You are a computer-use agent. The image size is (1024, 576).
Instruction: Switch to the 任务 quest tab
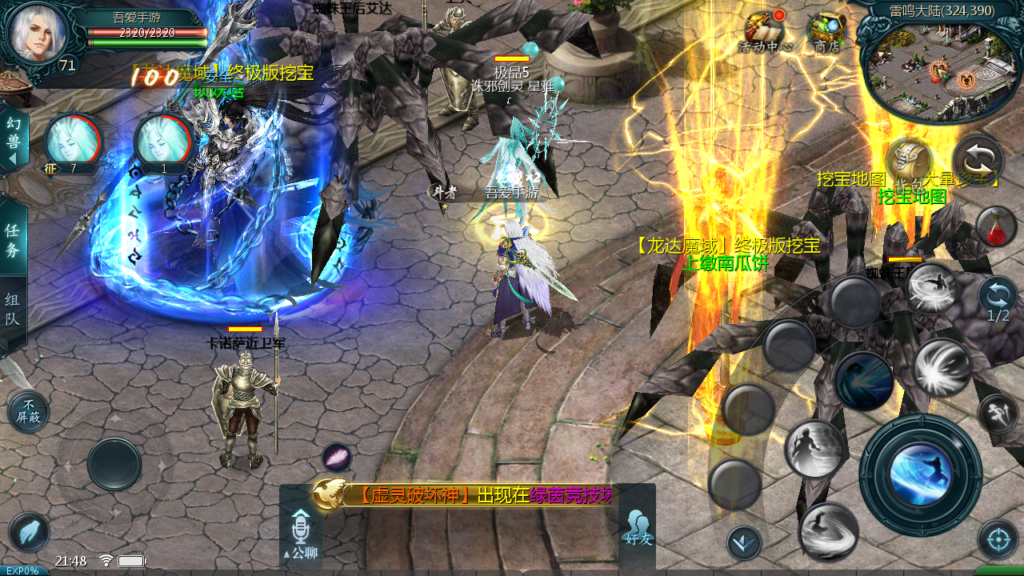(x=13, y=240)
